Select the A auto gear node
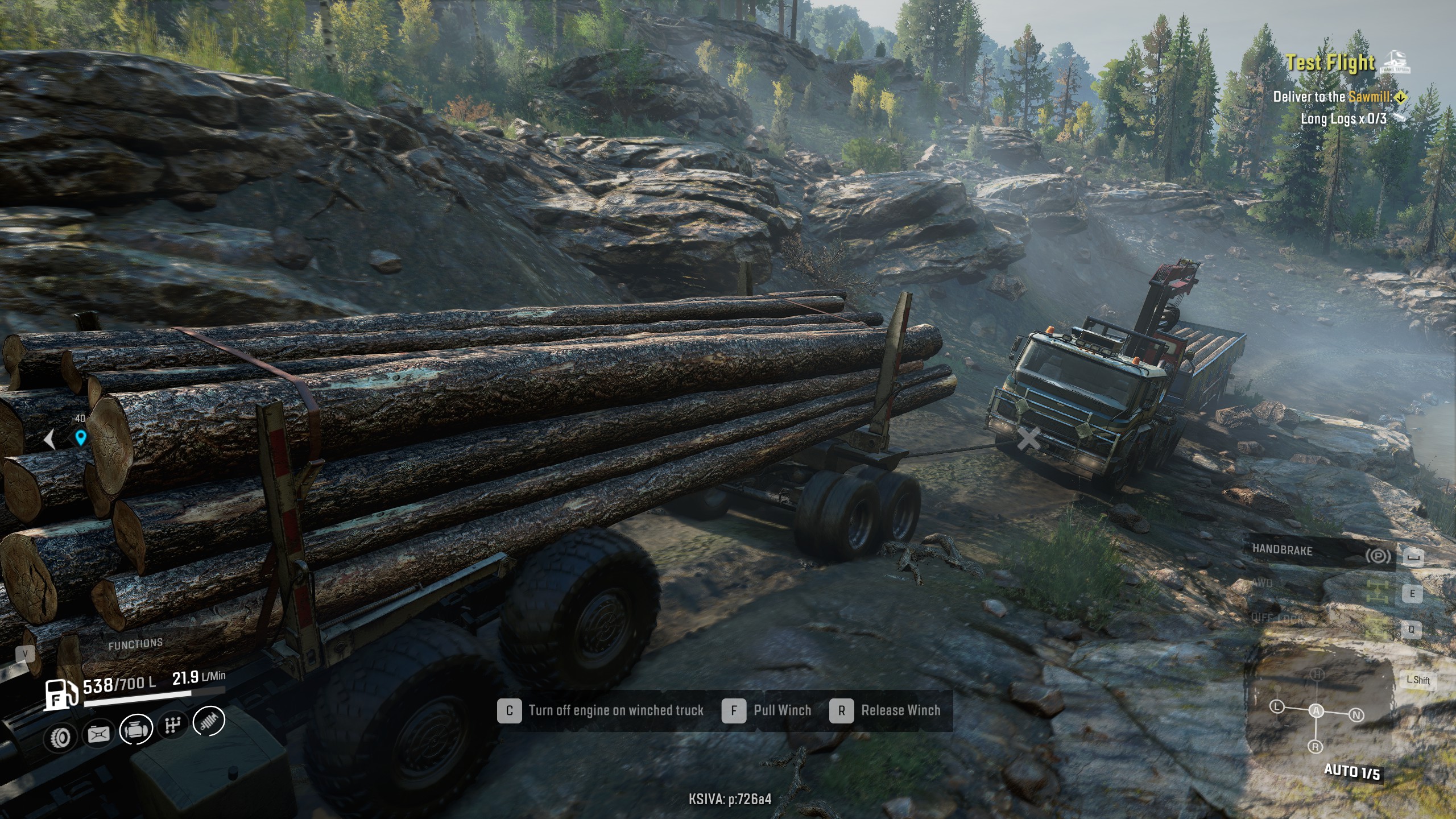 pyautogui.click(x=1316, y=710)
